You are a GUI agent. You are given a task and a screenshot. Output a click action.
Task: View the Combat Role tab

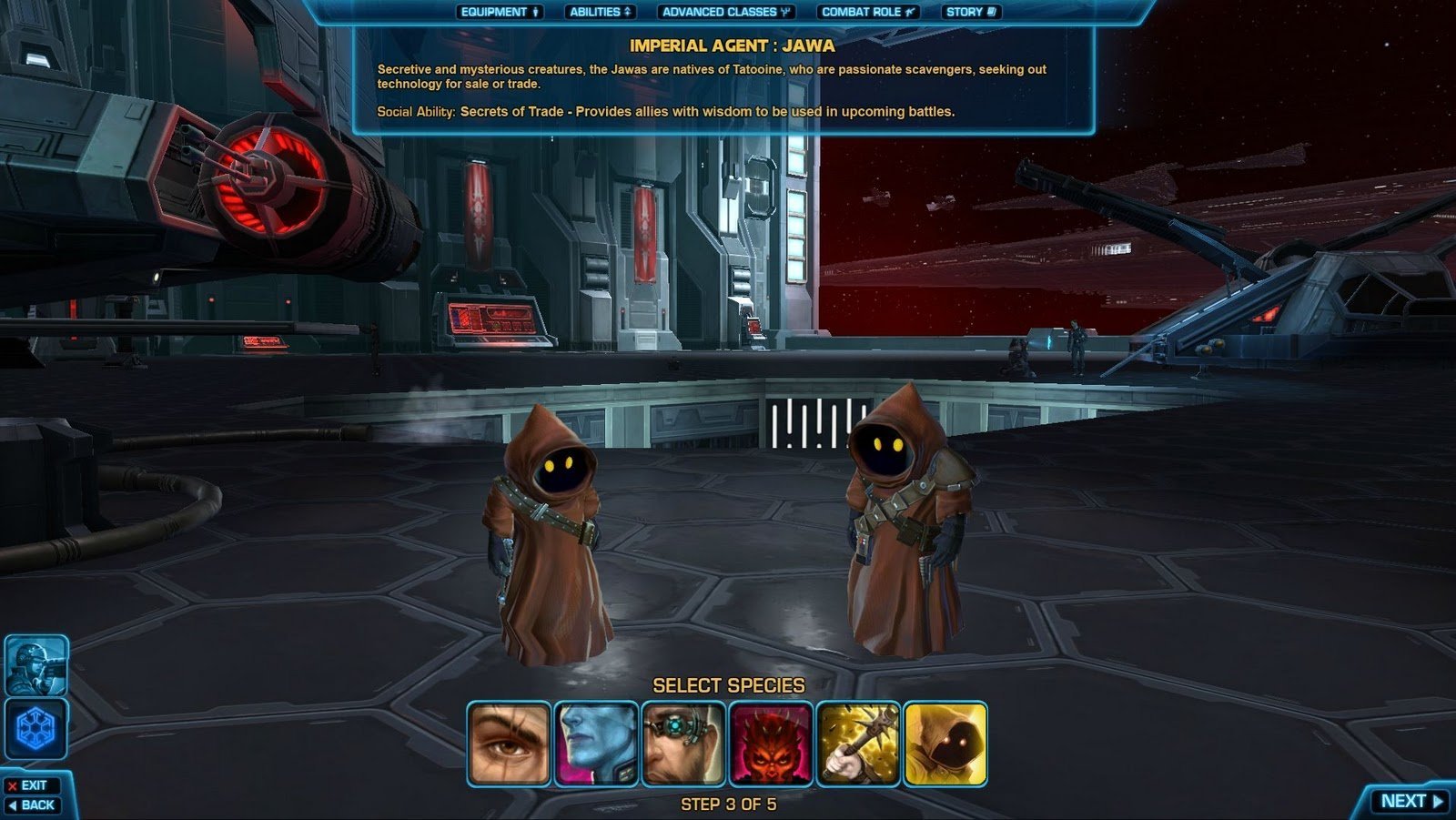click(x=867, y=12)
